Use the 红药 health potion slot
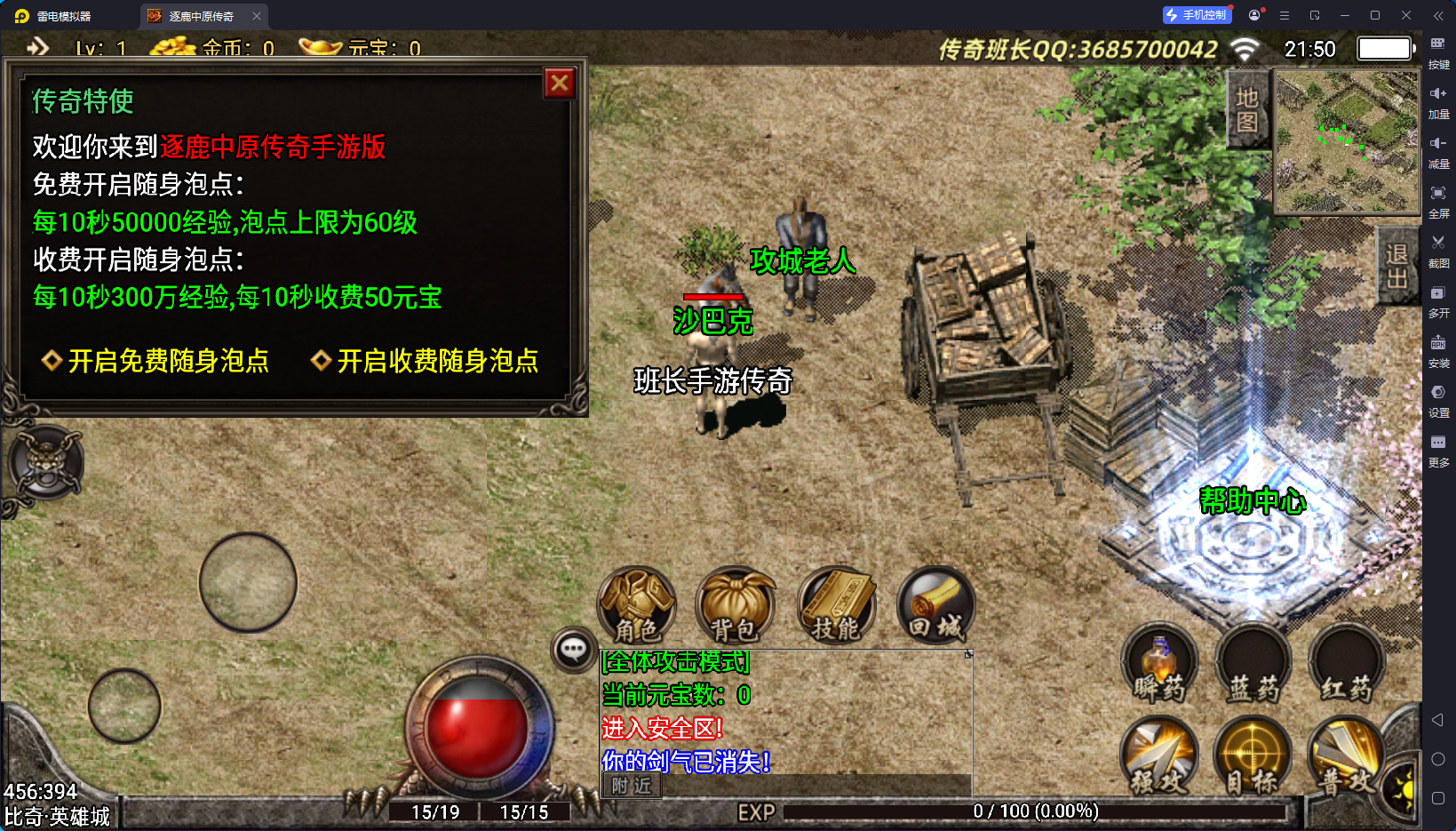Screen dimensions: 1456x831 click(1347, 666)
